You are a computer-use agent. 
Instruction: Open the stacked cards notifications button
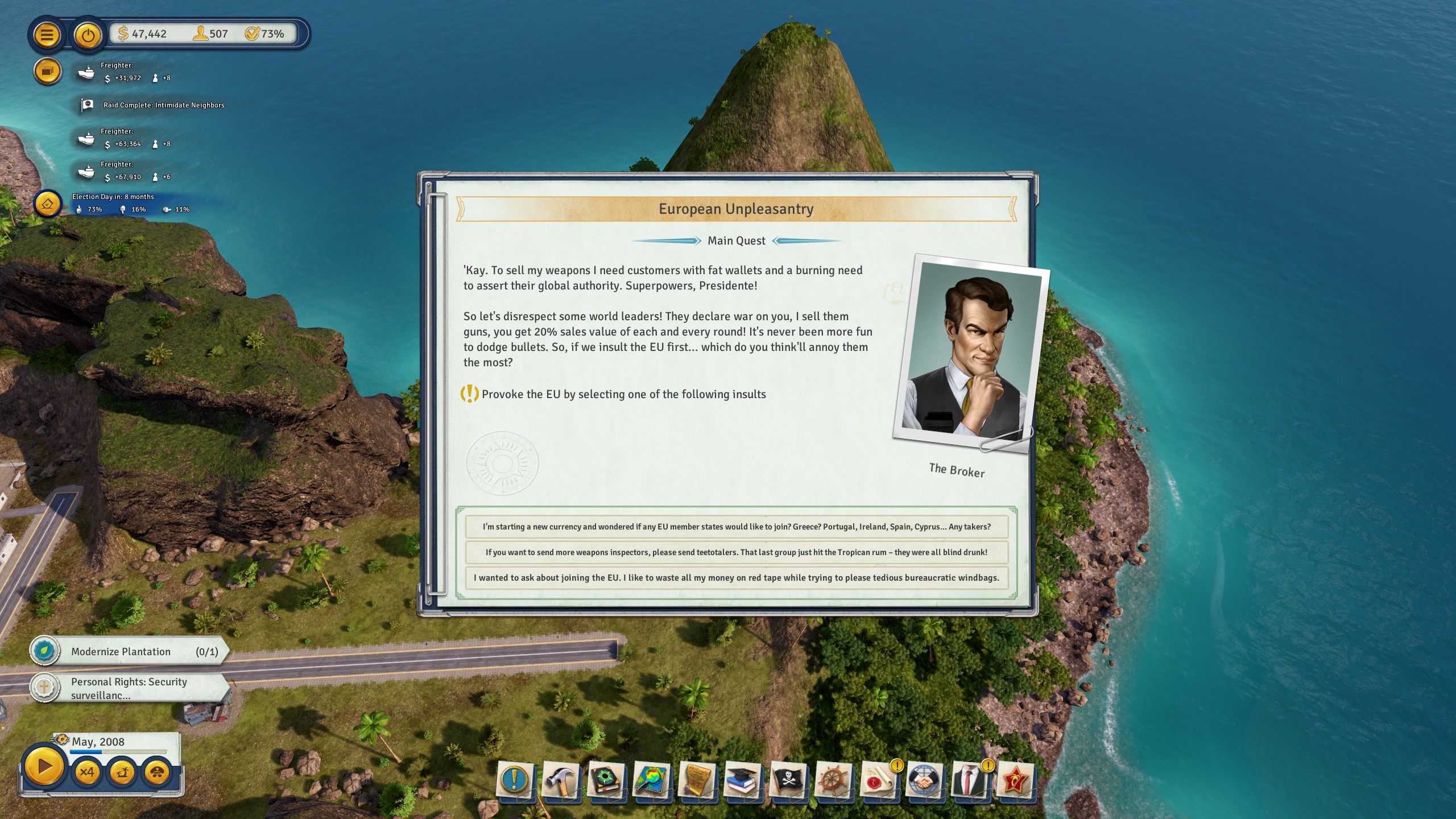point(47,72)
